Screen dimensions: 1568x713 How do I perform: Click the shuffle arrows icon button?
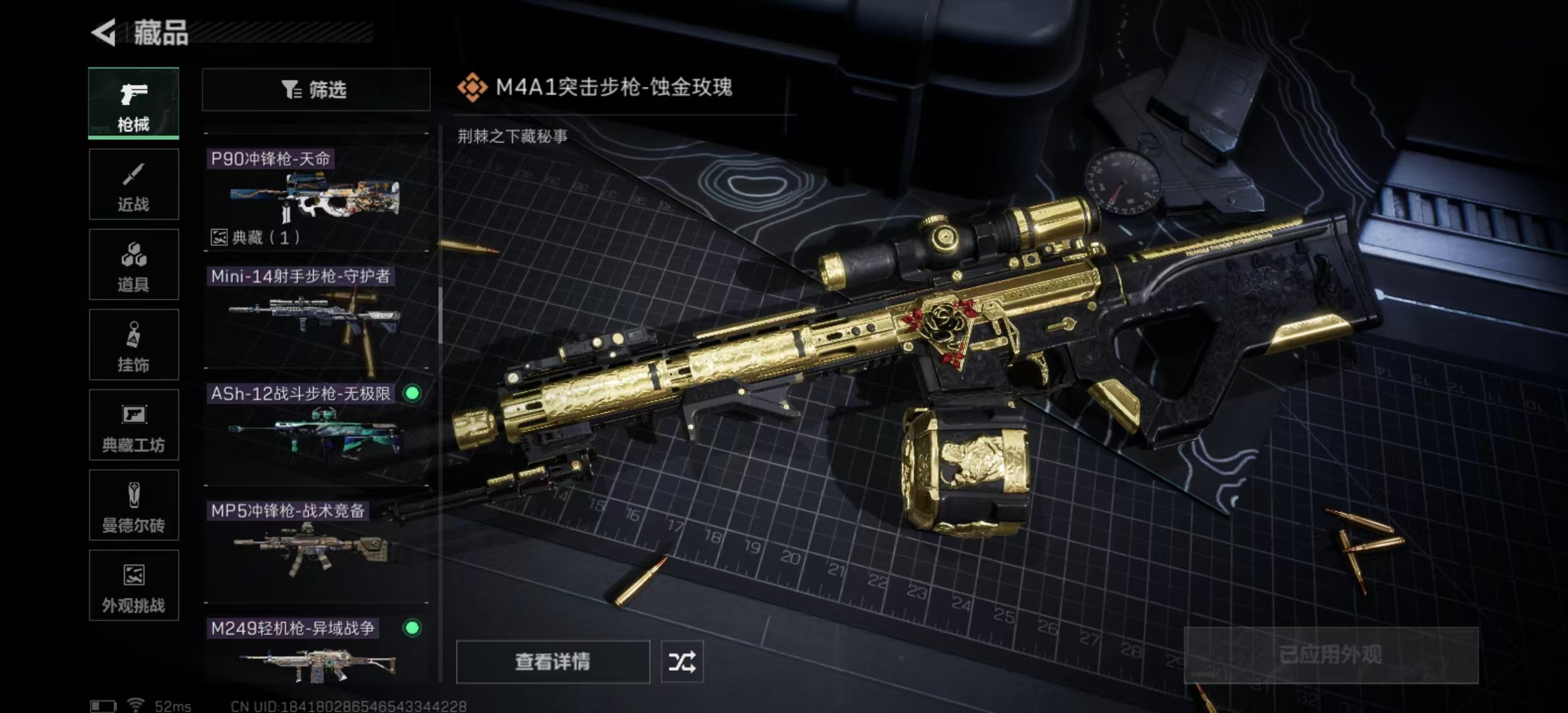(x=682, y=662)
